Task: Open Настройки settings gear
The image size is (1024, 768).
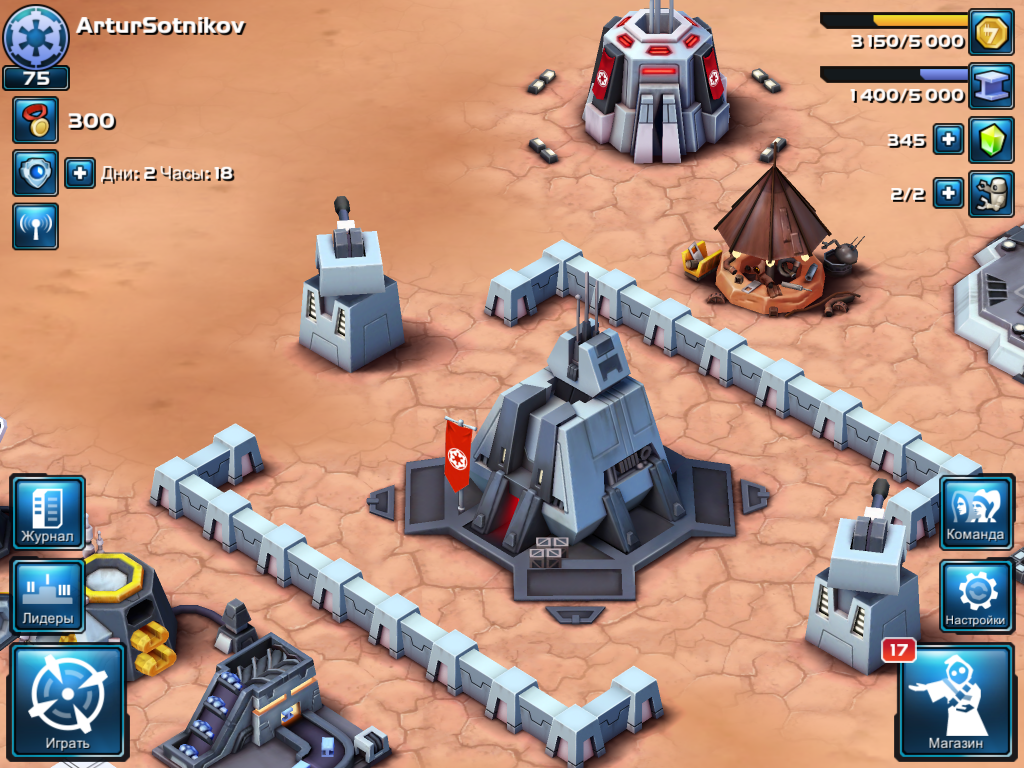Action: coord(975,596)
